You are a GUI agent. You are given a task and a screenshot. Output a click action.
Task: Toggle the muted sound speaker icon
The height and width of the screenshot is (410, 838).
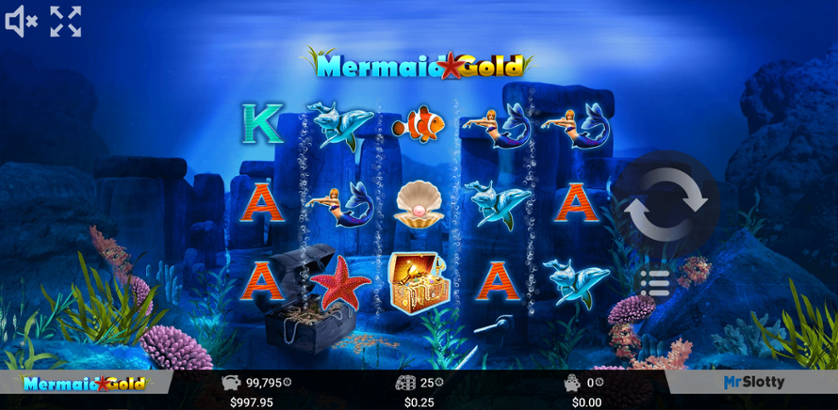click(21, 21)
